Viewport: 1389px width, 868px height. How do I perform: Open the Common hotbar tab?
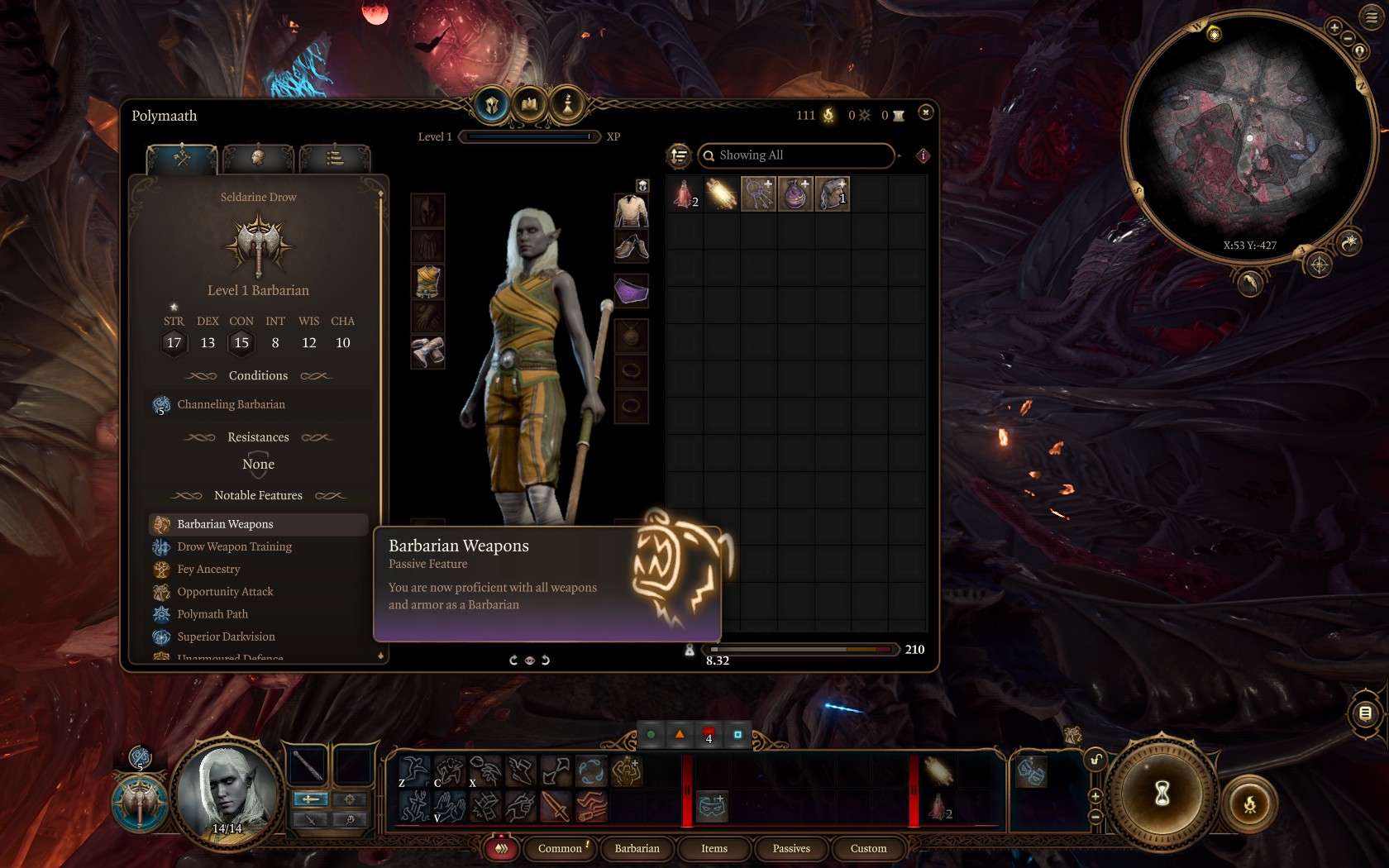tap(561, 848)
